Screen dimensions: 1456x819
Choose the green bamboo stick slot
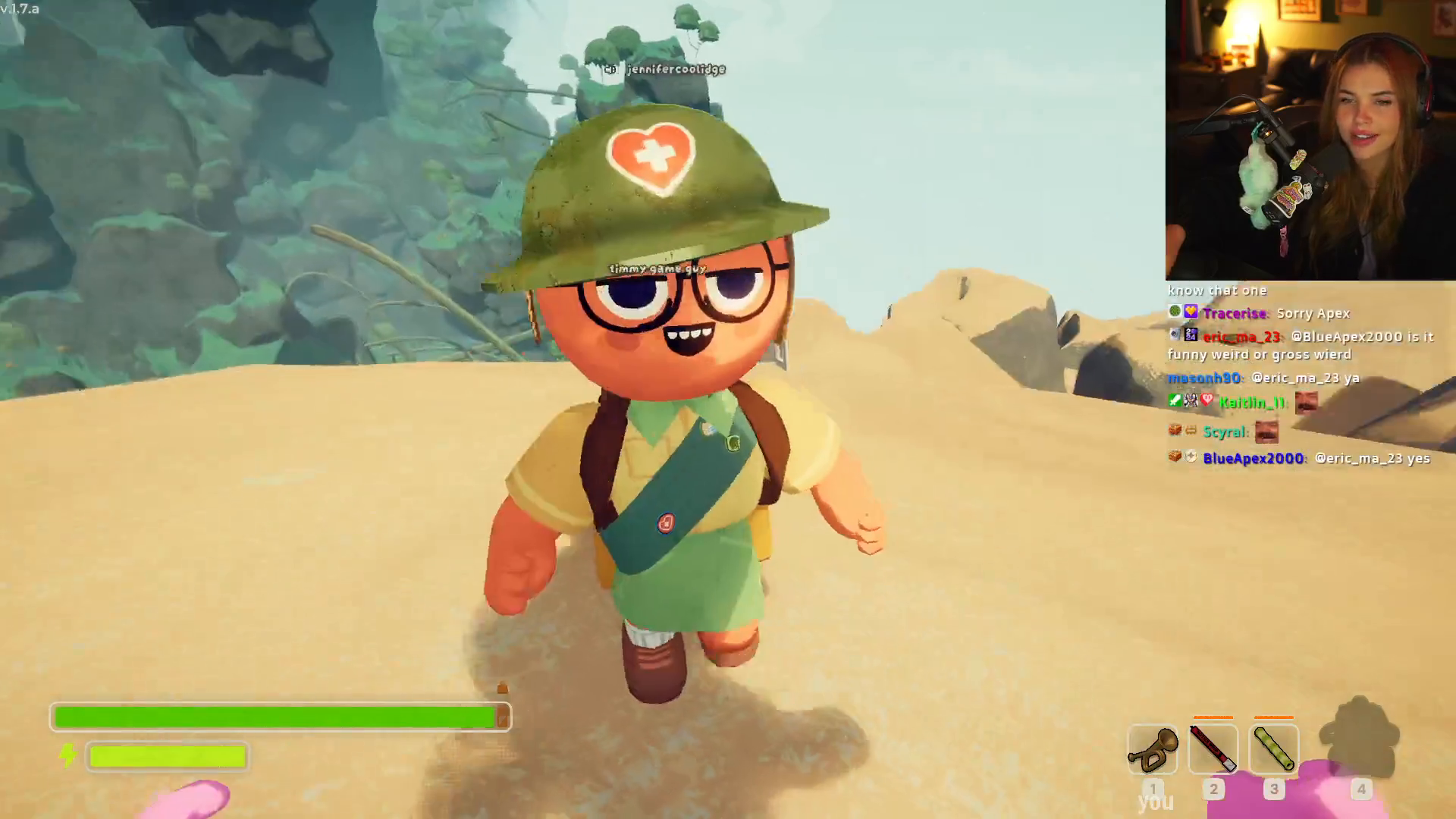1273,749
